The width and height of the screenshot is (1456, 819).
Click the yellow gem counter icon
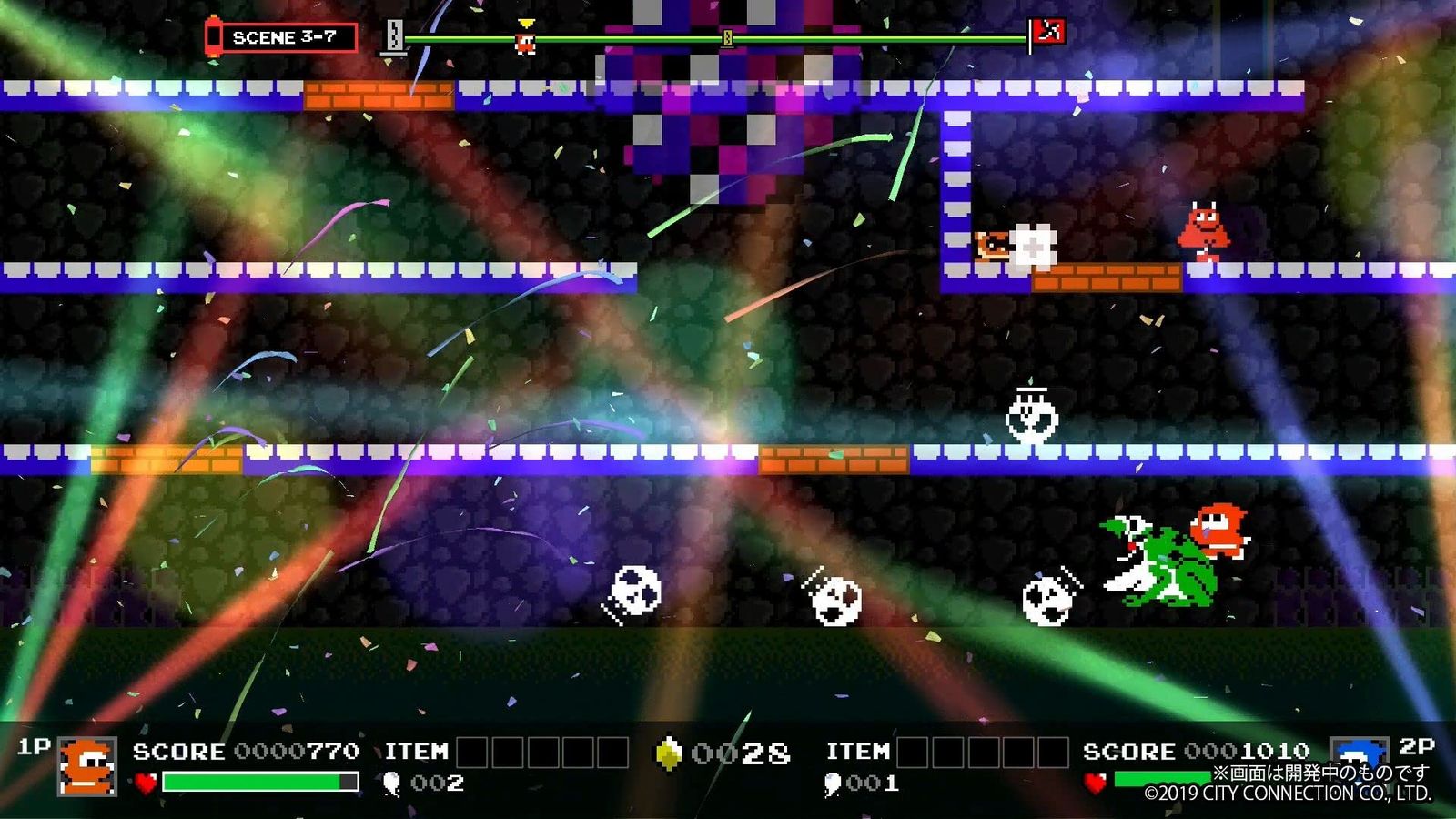click(669, 753)
